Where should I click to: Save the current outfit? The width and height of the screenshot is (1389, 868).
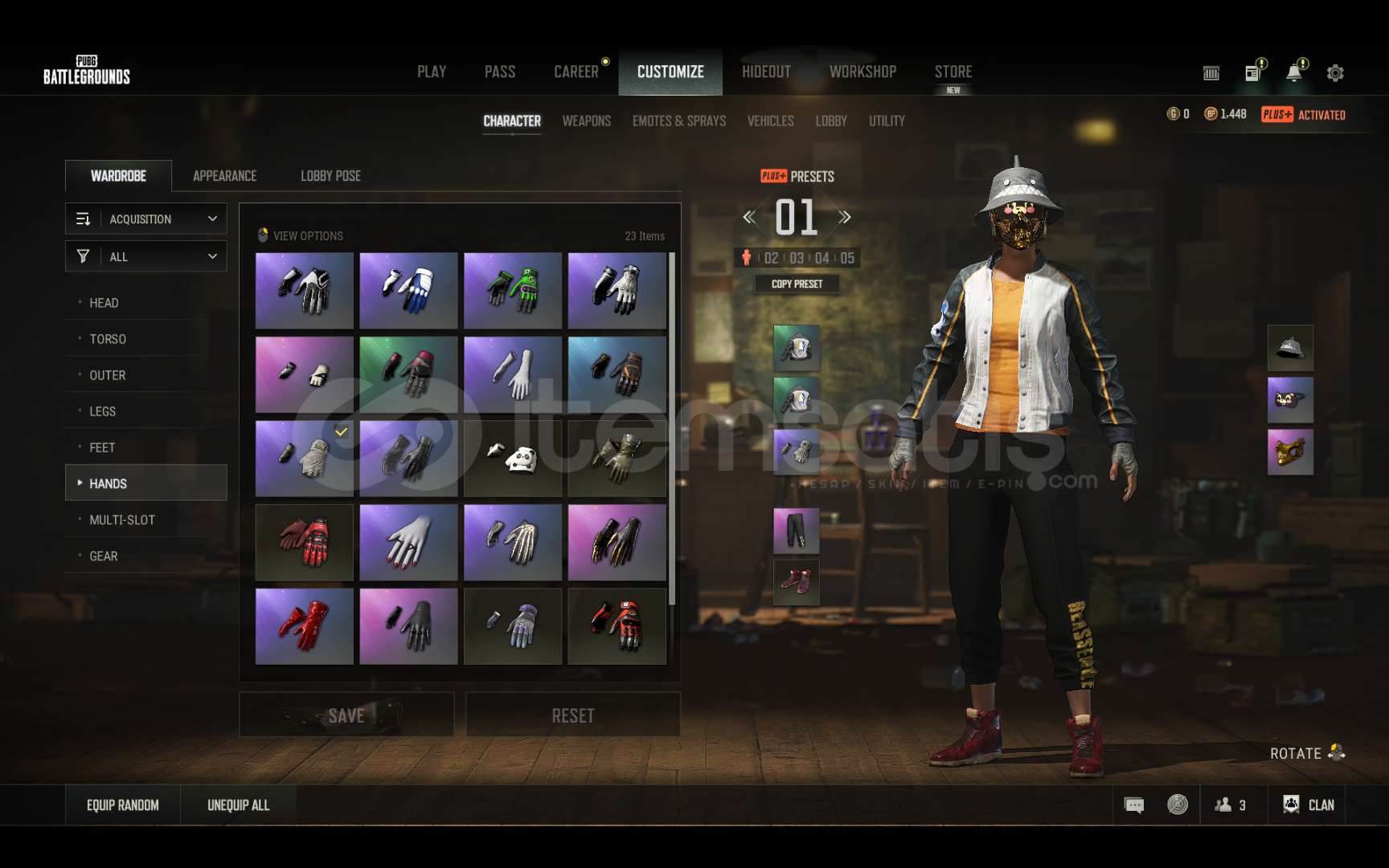pyautogui.click(x=346, y=715)
